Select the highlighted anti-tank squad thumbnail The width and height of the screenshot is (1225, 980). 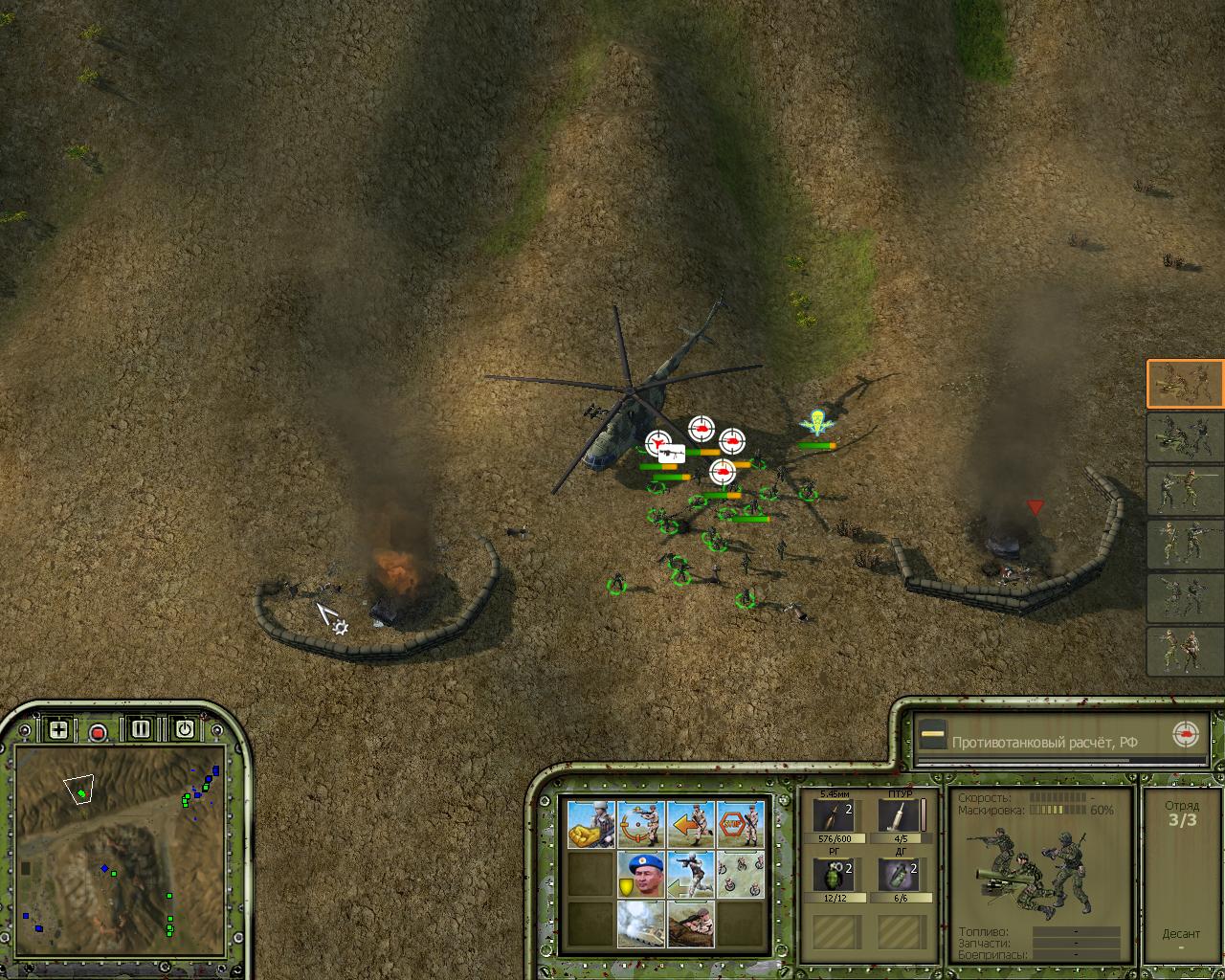[x=1185, y=383]
